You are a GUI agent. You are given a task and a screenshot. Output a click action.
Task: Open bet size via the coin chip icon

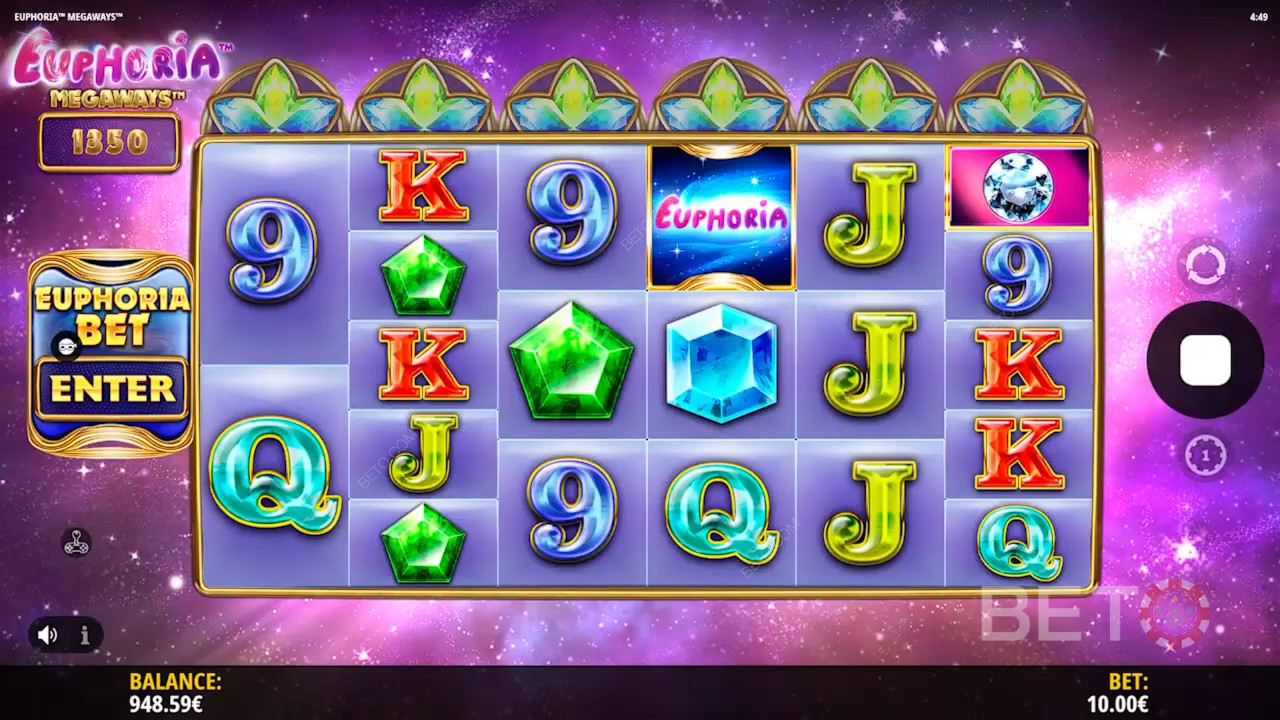tap(1205, 456)
